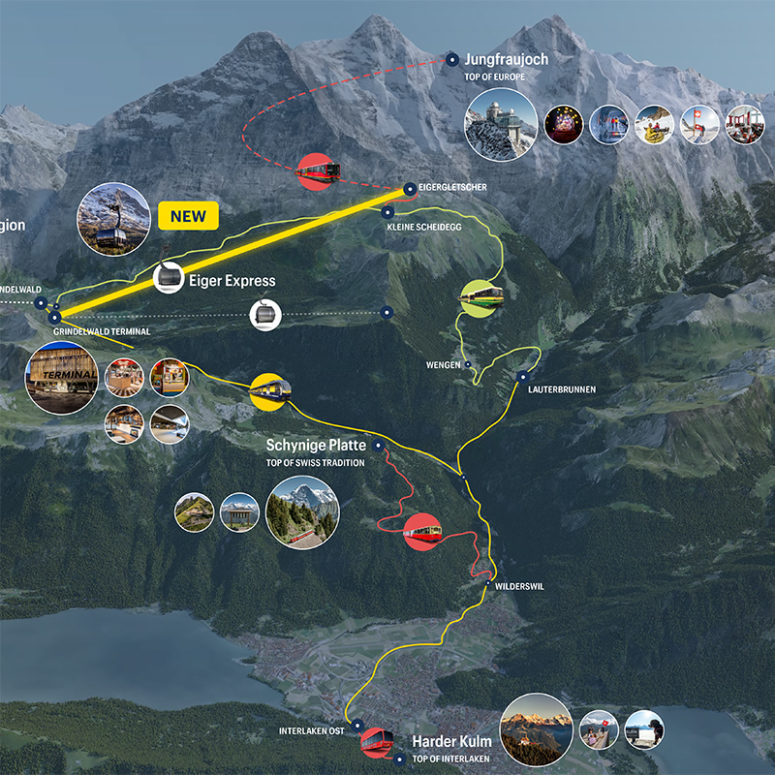Select the Schynige Platte map marker
775x775 pixels.
tap(378, 445)
